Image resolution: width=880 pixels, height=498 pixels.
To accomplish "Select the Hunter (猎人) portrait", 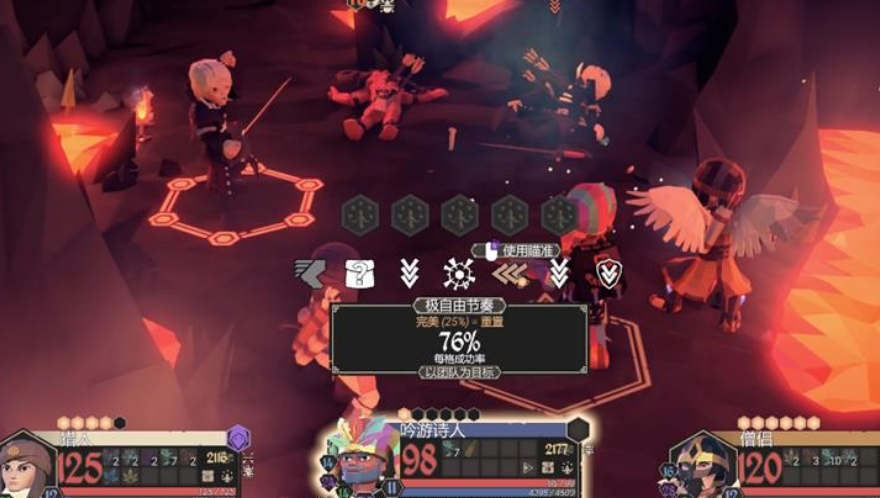I will 27,468.
